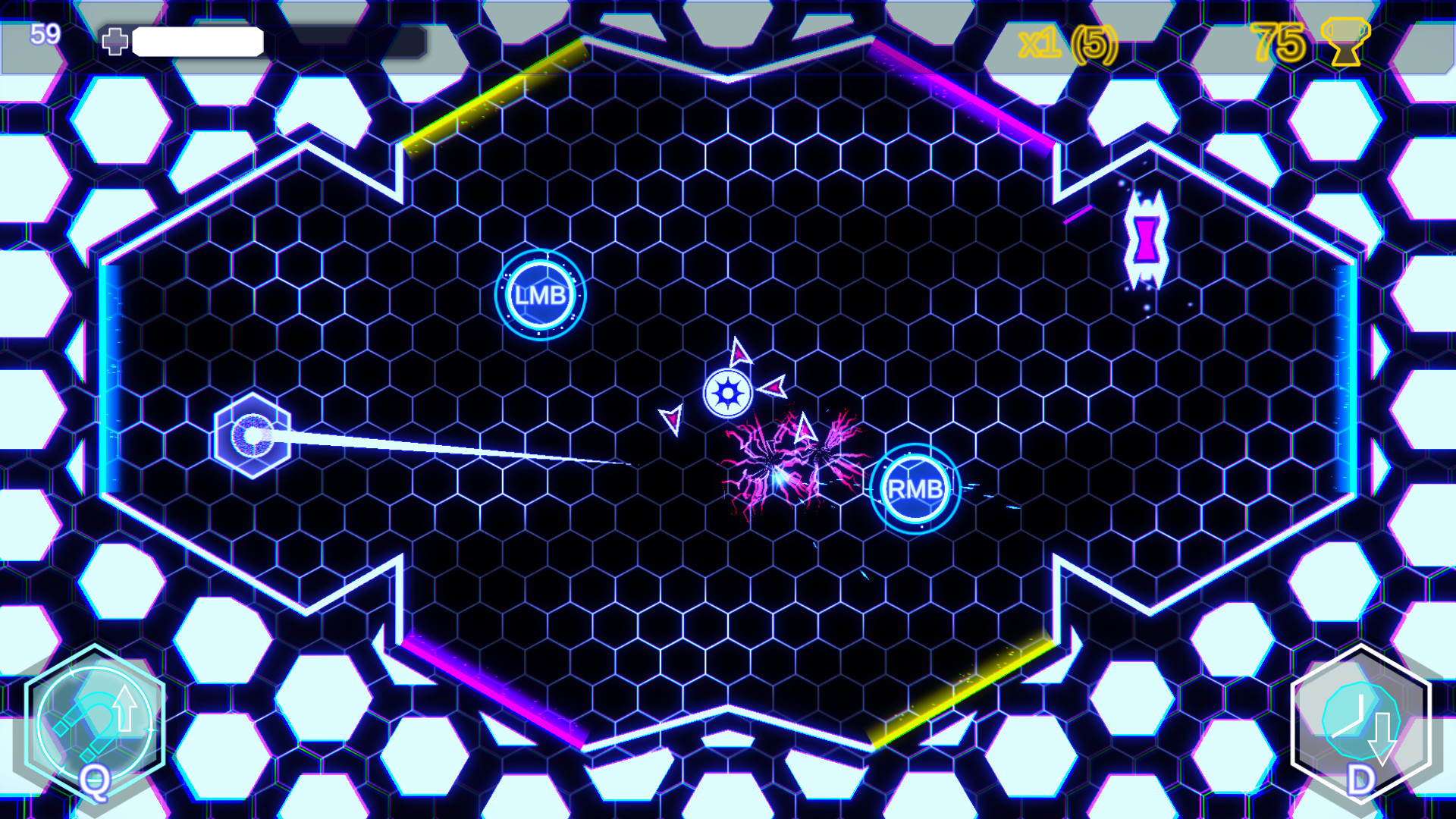Select the player's spiked wheel ship

(x=730, y=392)
